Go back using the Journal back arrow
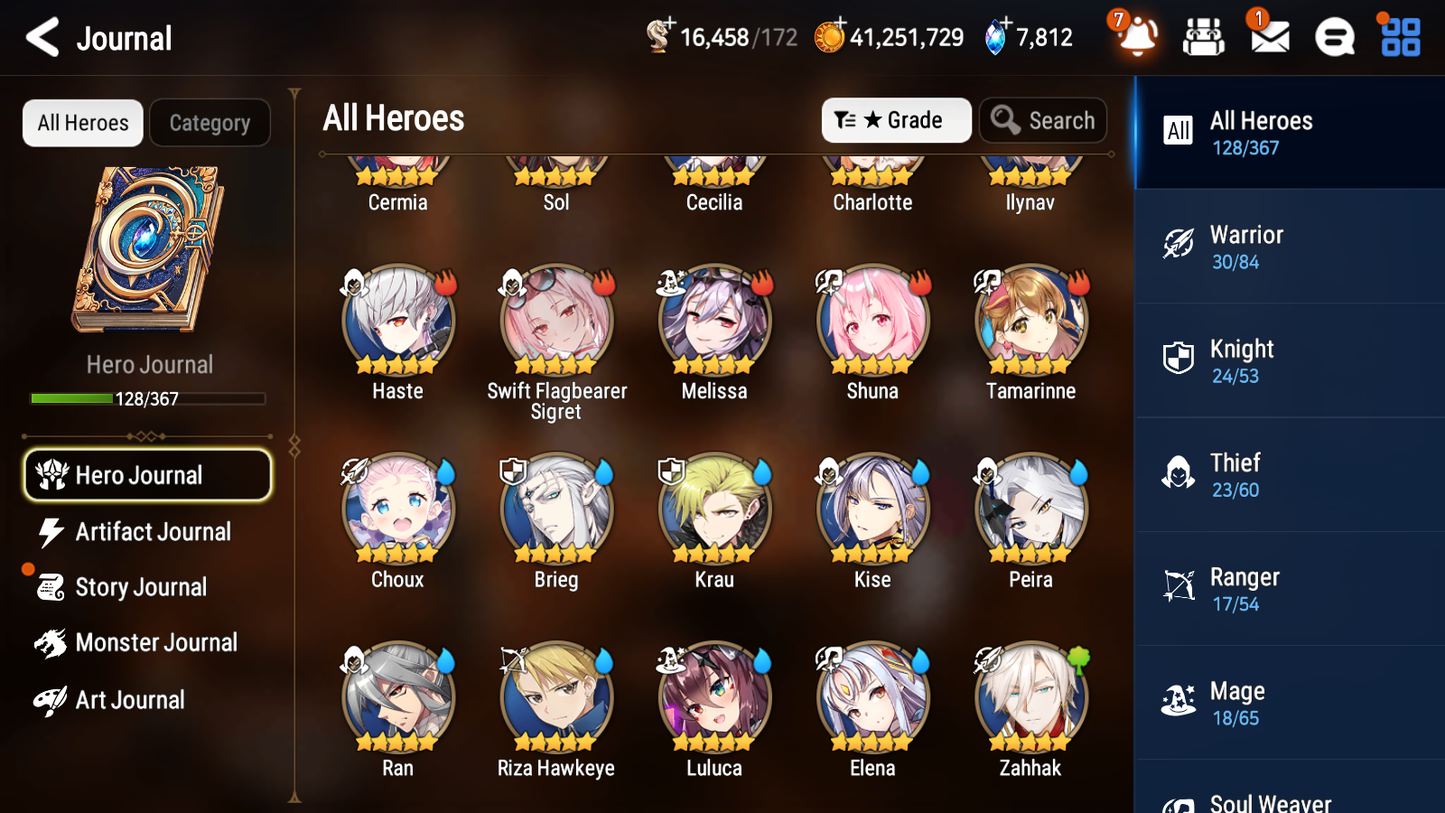 (x=42, y=37)
